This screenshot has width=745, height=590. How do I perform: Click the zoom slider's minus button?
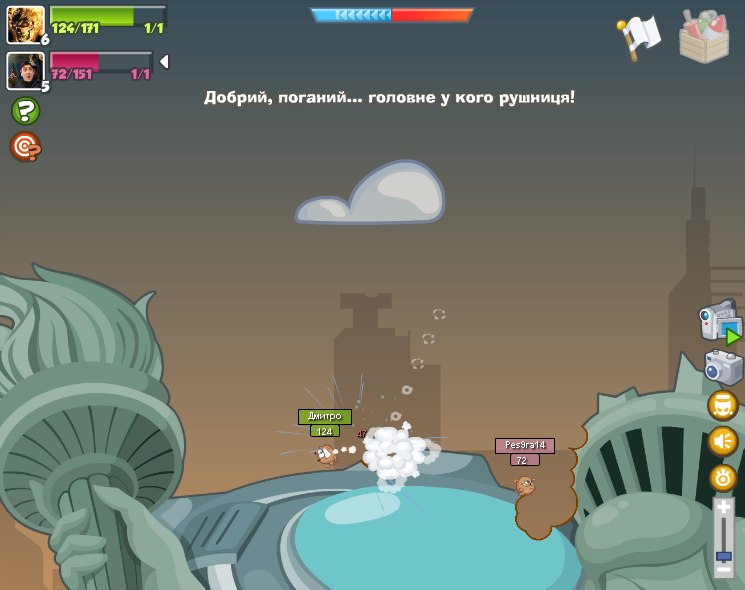(x=723, y=571)
